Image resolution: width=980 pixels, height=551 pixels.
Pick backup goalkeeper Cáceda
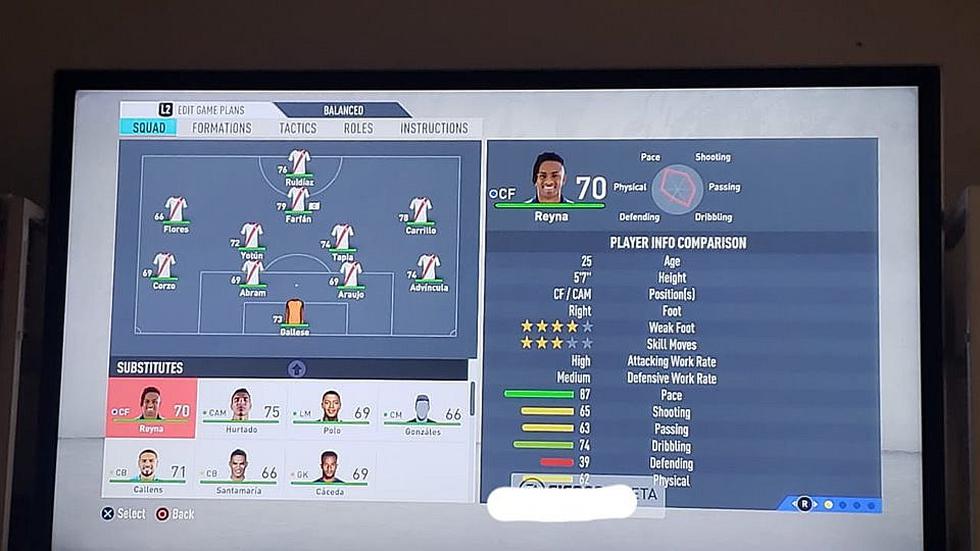coord(330,468)
